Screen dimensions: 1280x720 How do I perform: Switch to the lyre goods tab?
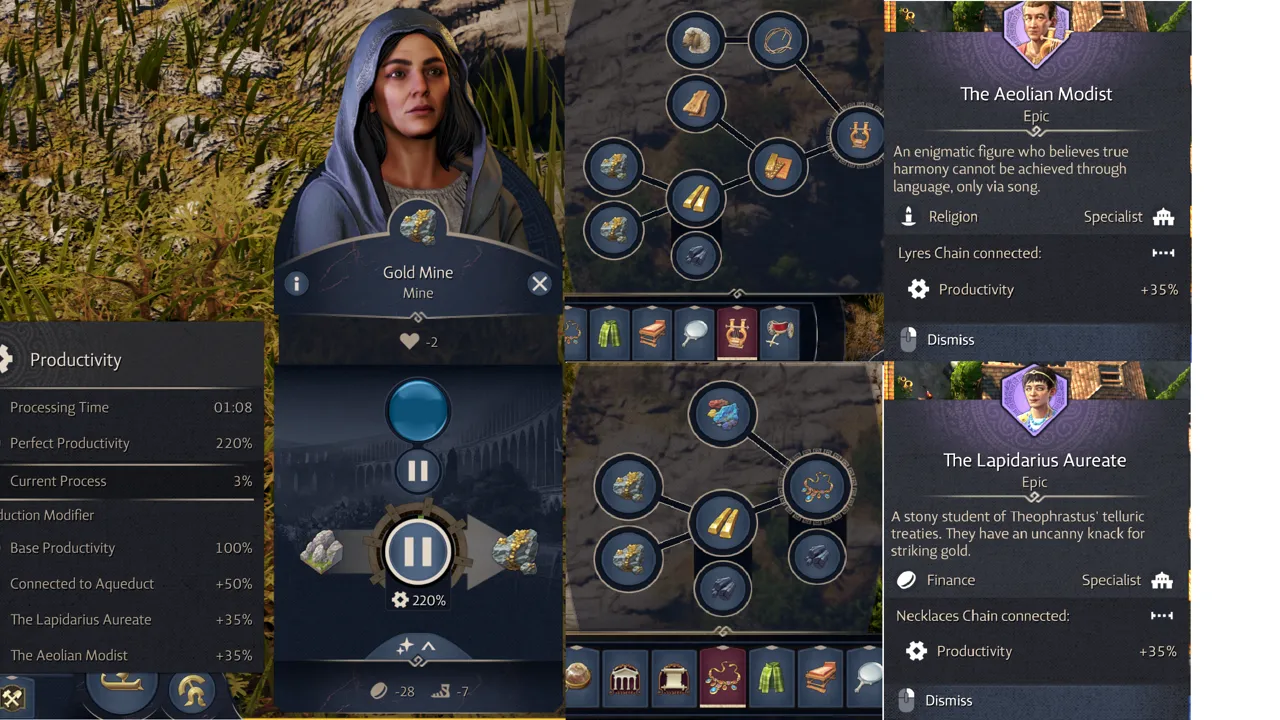735,334
